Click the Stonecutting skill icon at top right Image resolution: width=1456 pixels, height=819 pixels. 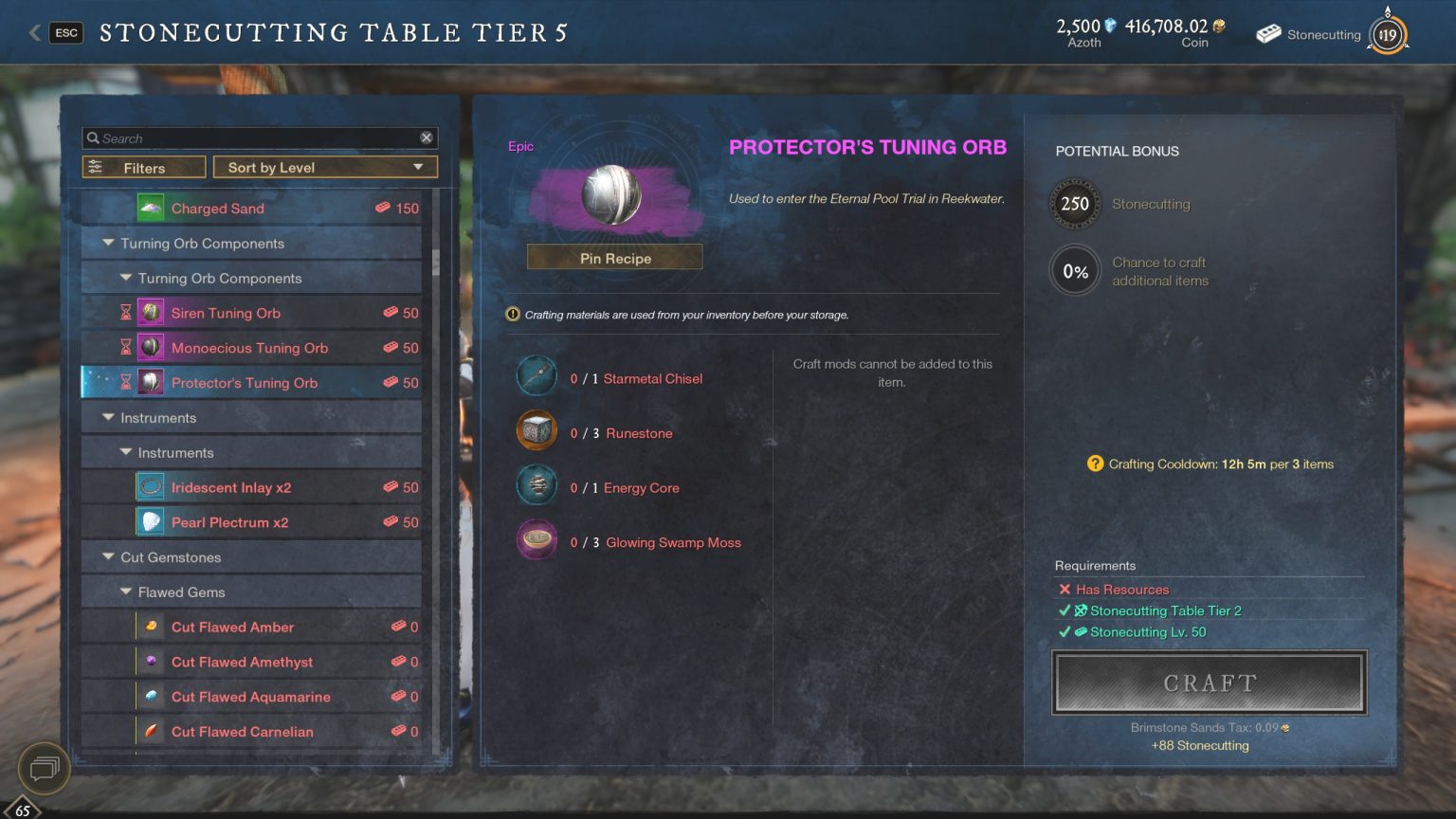(1267, 33)
